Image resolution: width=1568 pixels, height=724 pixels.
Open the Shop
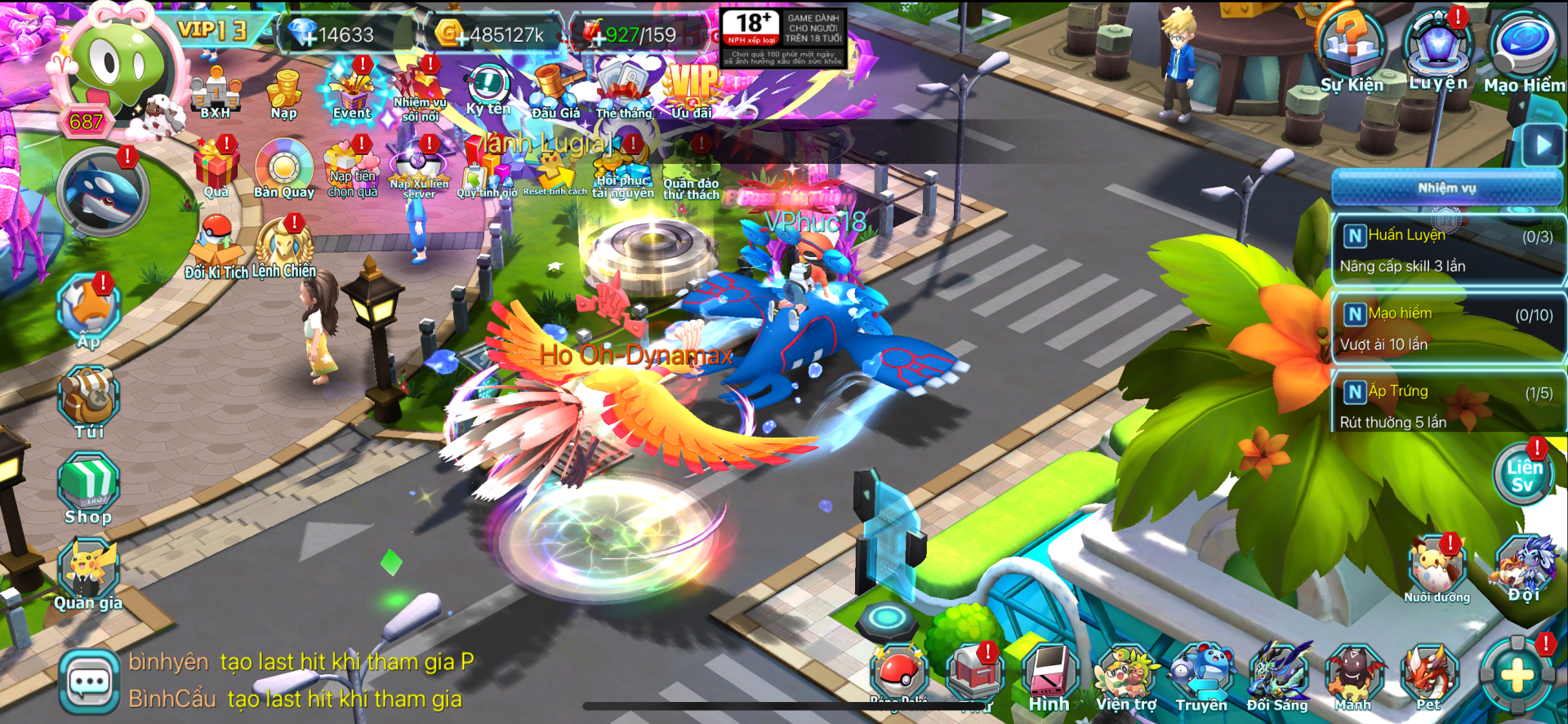[88, 488]
